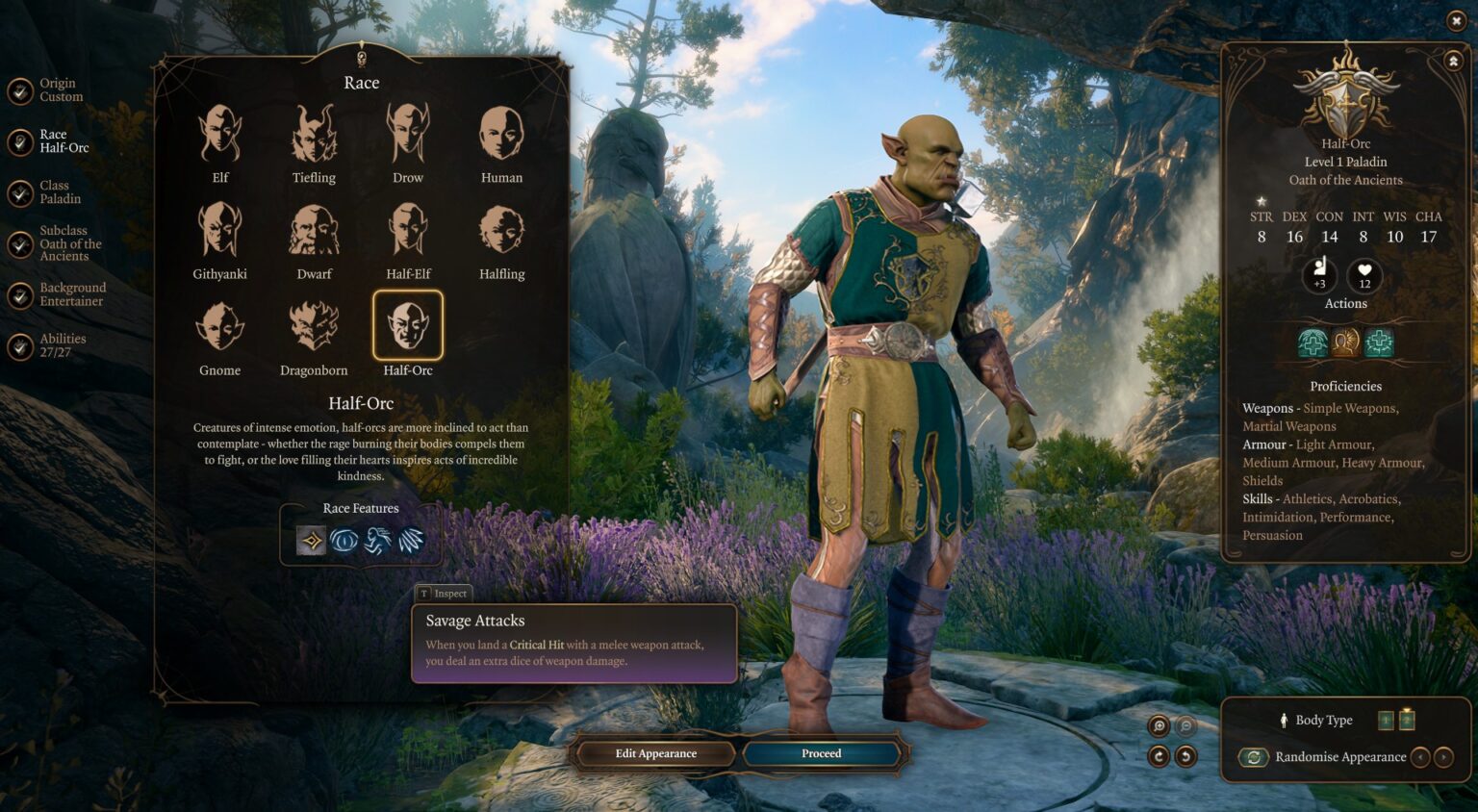The image size is (1478, 812).
Task: Inspect the heart hit points icon showing 12
Action: pyautogui.click(x=1363, y=274)
